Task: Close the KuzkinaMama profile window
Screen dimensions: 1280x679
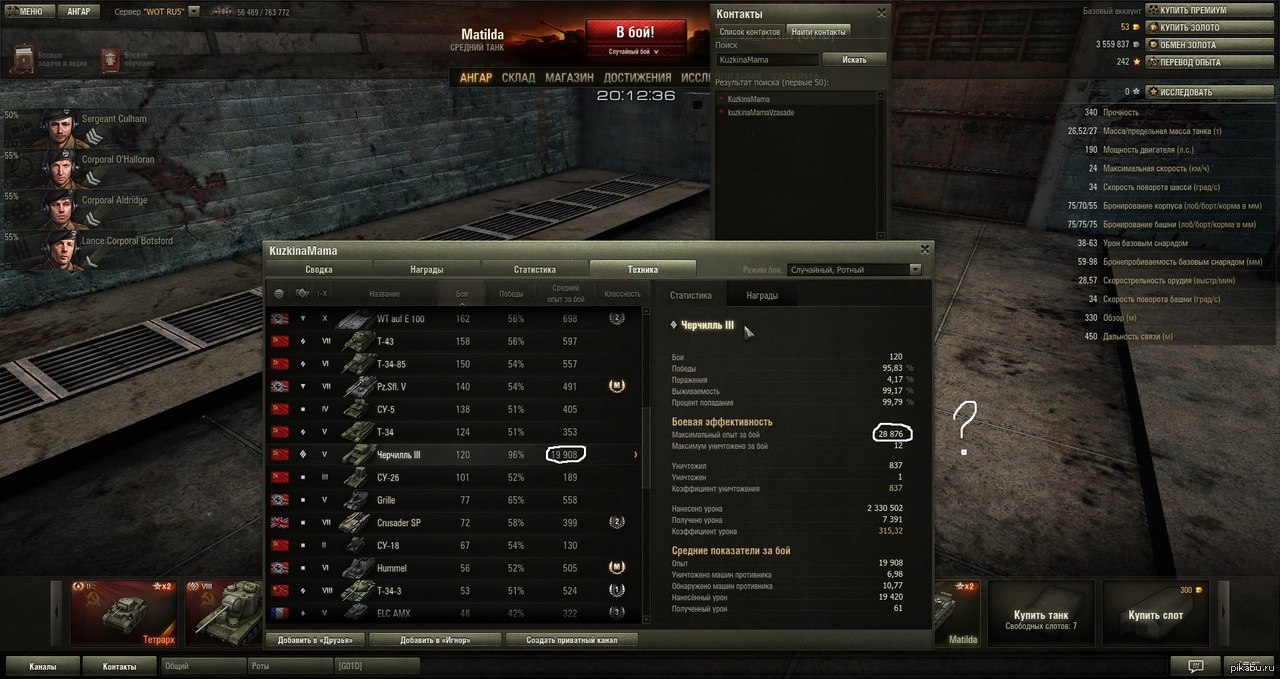Action: pyautogui.click(x=925, y=249)
